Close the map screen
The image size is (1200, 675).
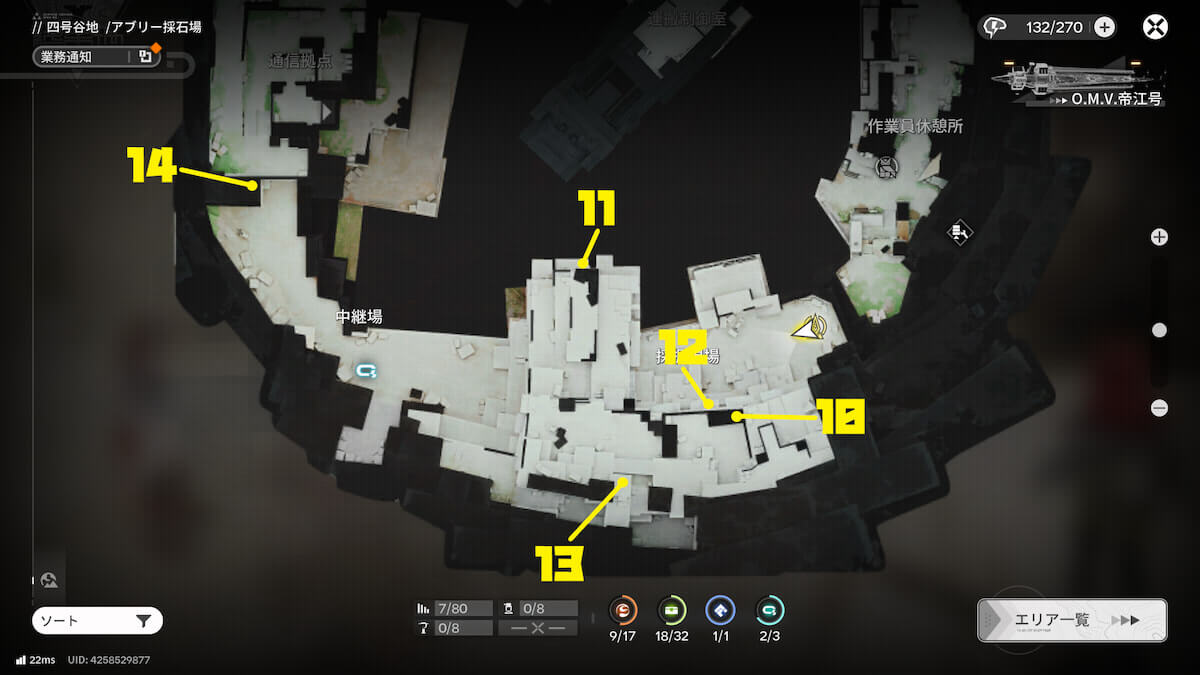(x=1156, y=27)
